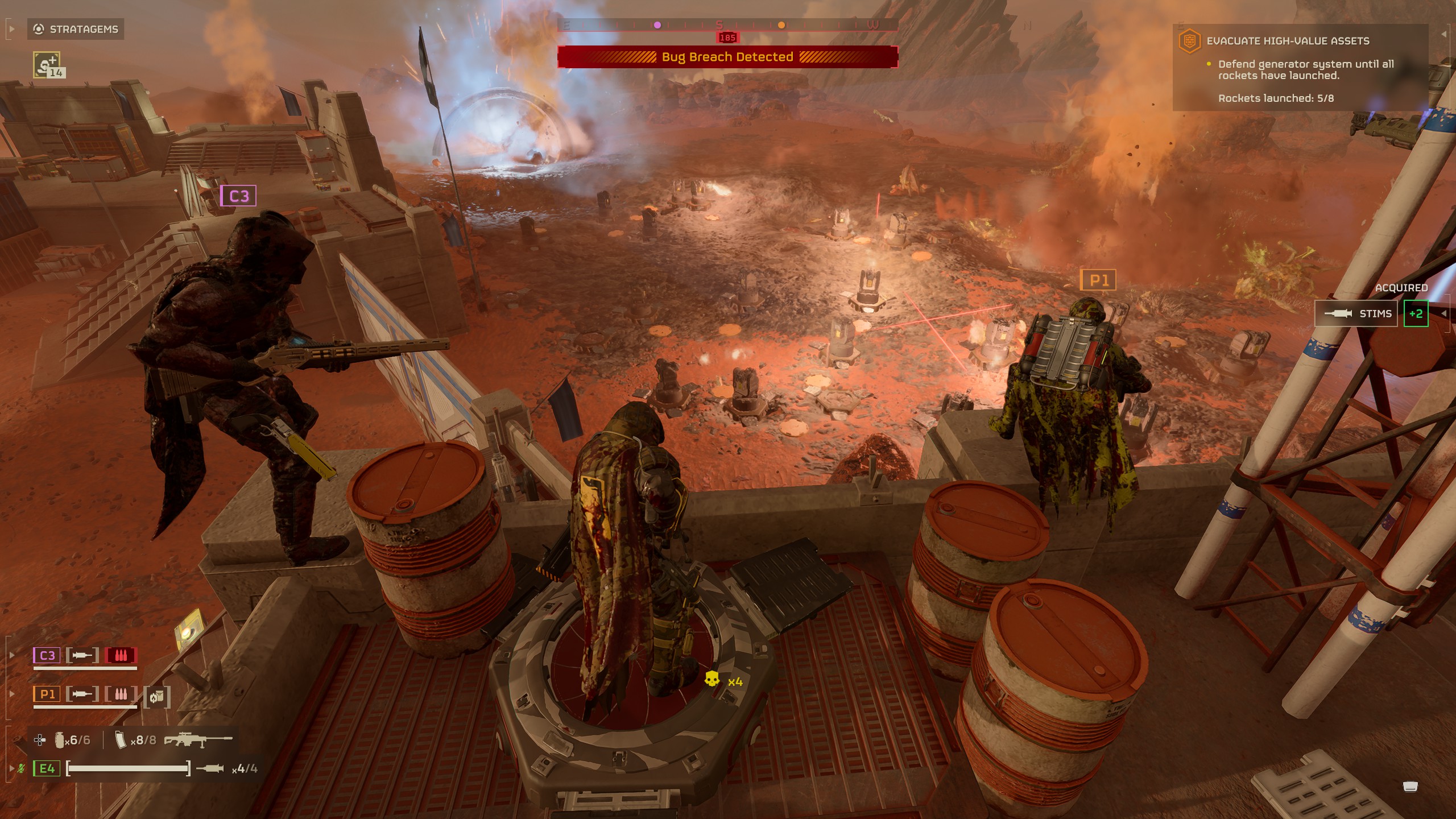
Task: Click the sniper rifle weapon icon
Action: pyautogui.click(x=198, y=739)
